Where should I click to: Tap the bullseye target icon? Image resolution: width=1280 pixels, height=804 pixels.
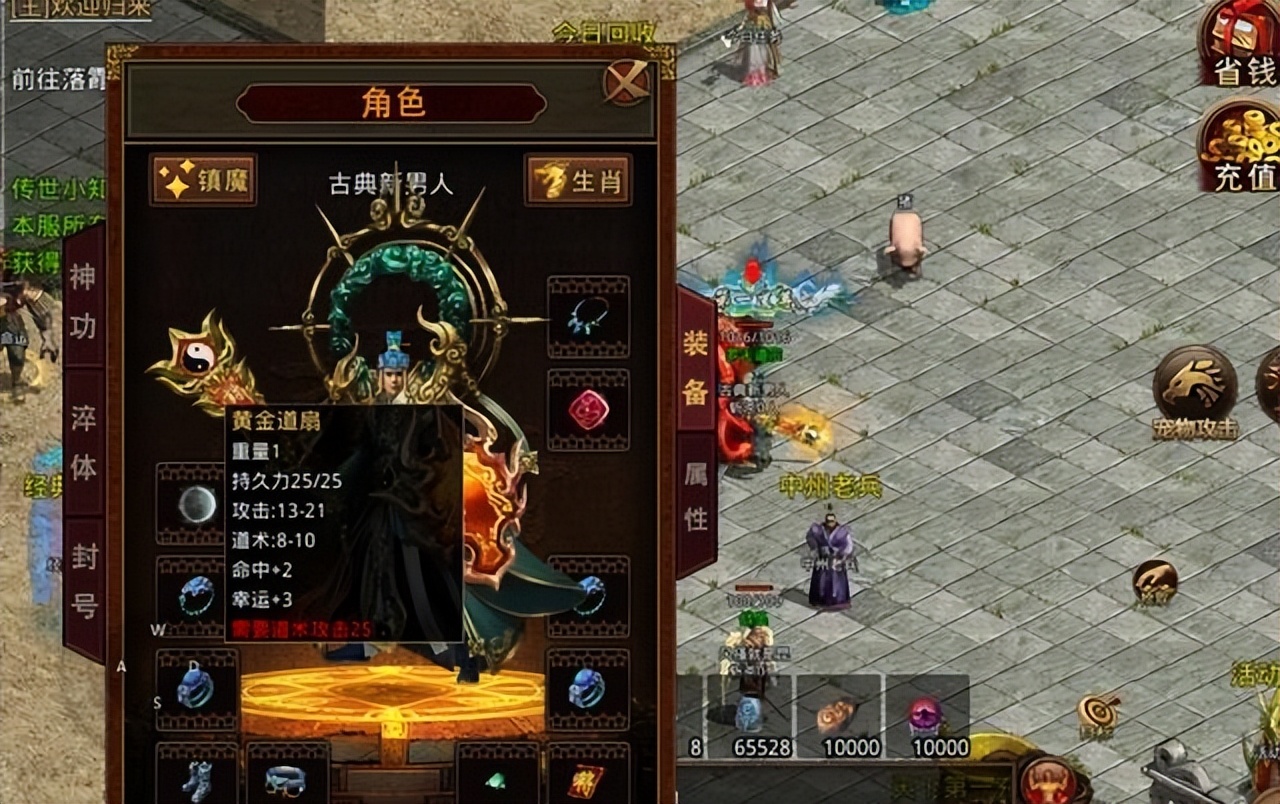coord(1098,712)
